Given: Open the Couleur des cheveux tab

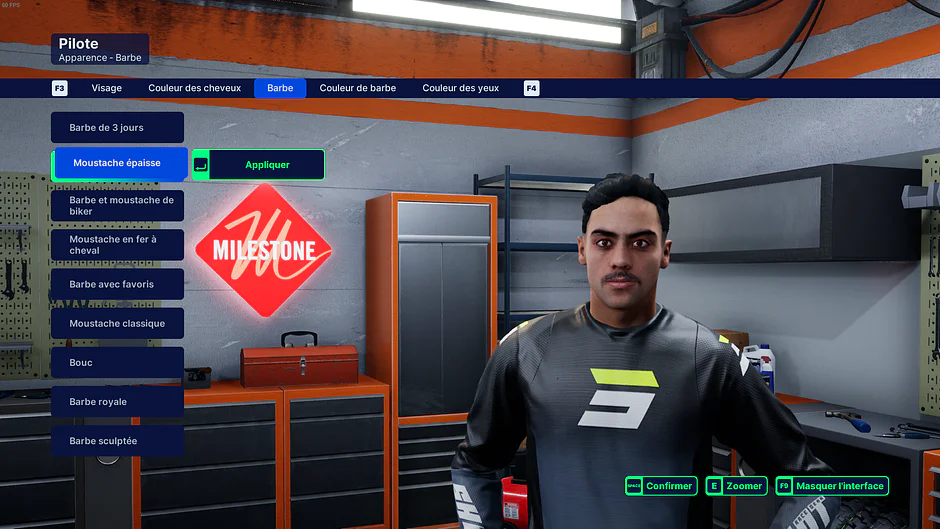Looking at the screenshot, I should (194, 88).
